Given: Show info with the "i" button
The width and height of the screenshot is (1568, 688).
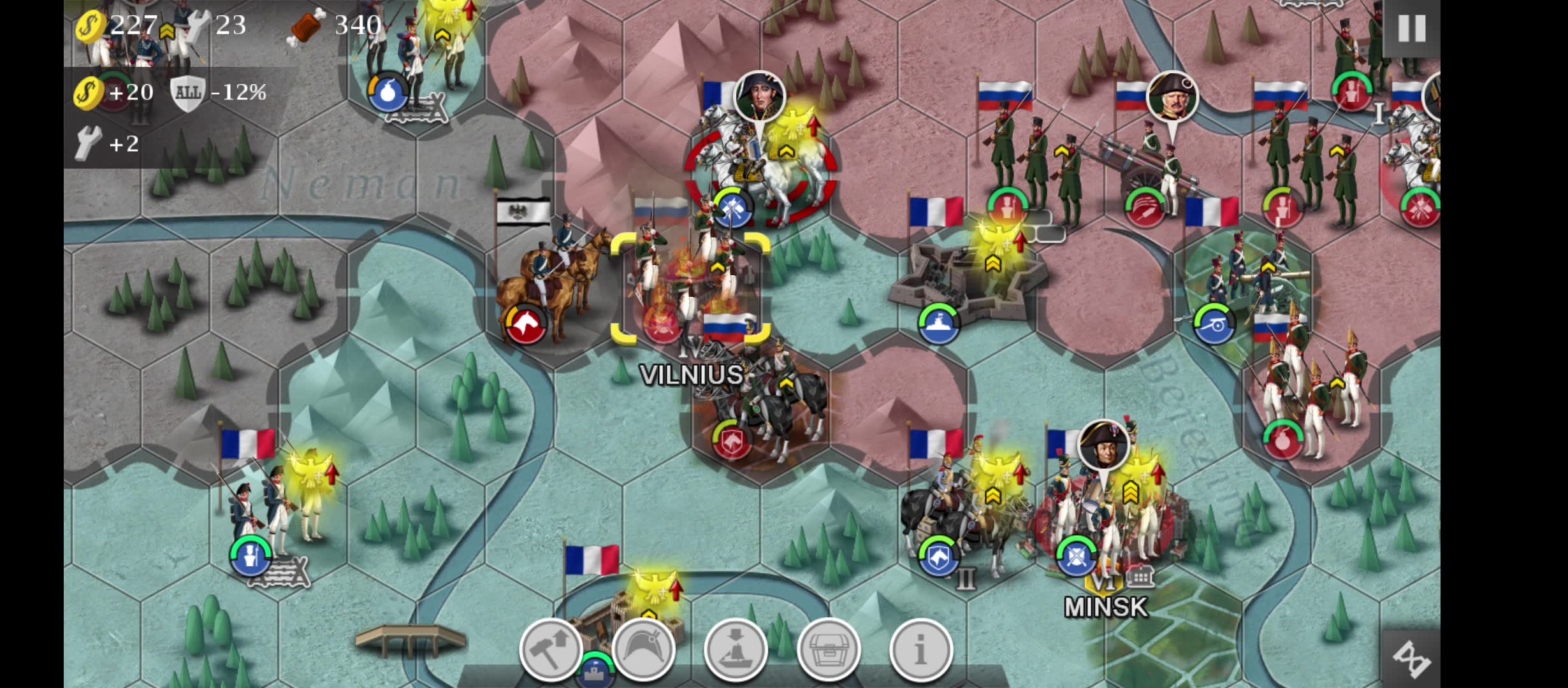Looking at the screenshot, I should click(921, 650).
